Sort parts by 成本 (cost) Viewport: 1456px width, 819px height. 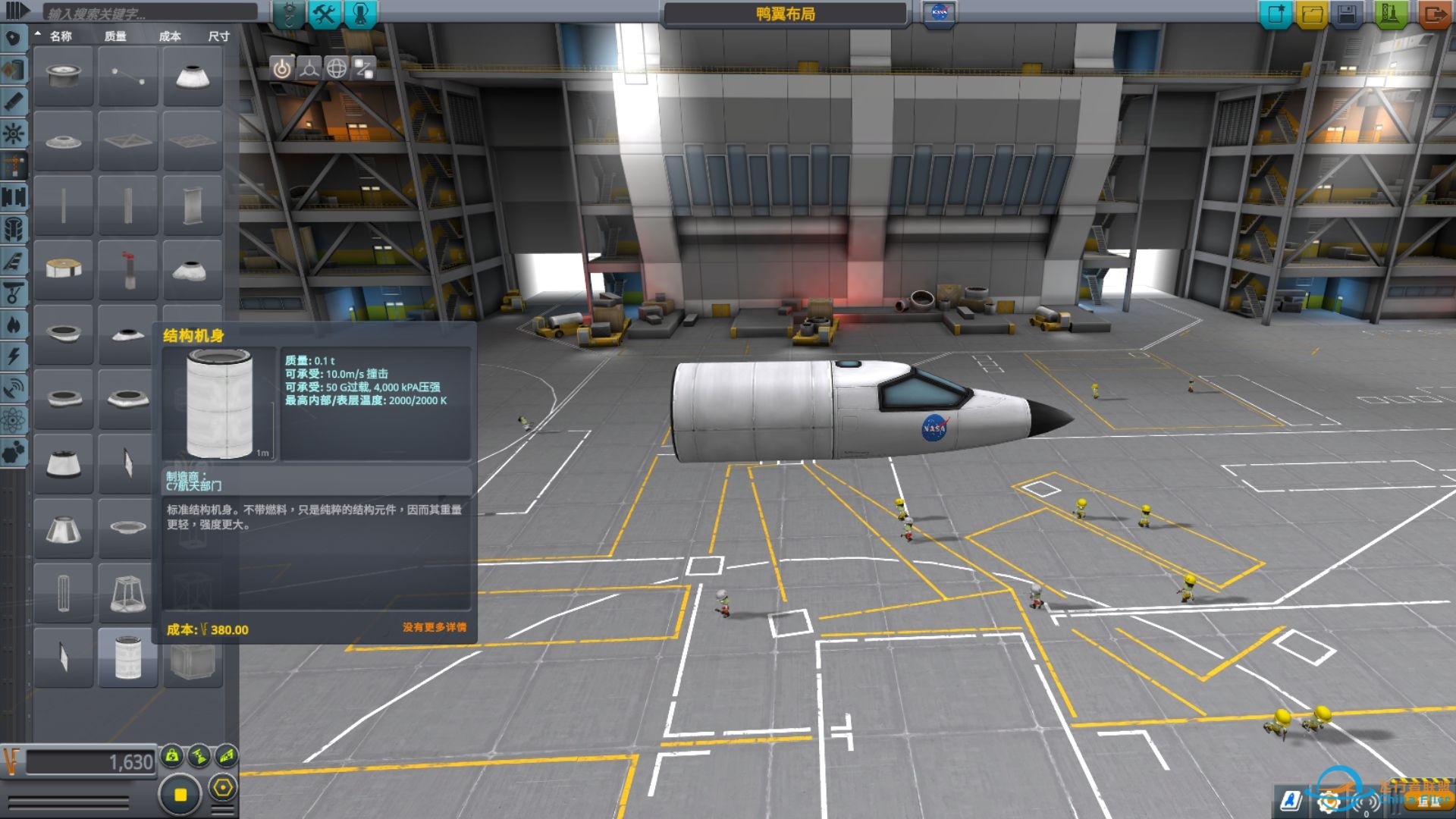click(x=170, y=36)
